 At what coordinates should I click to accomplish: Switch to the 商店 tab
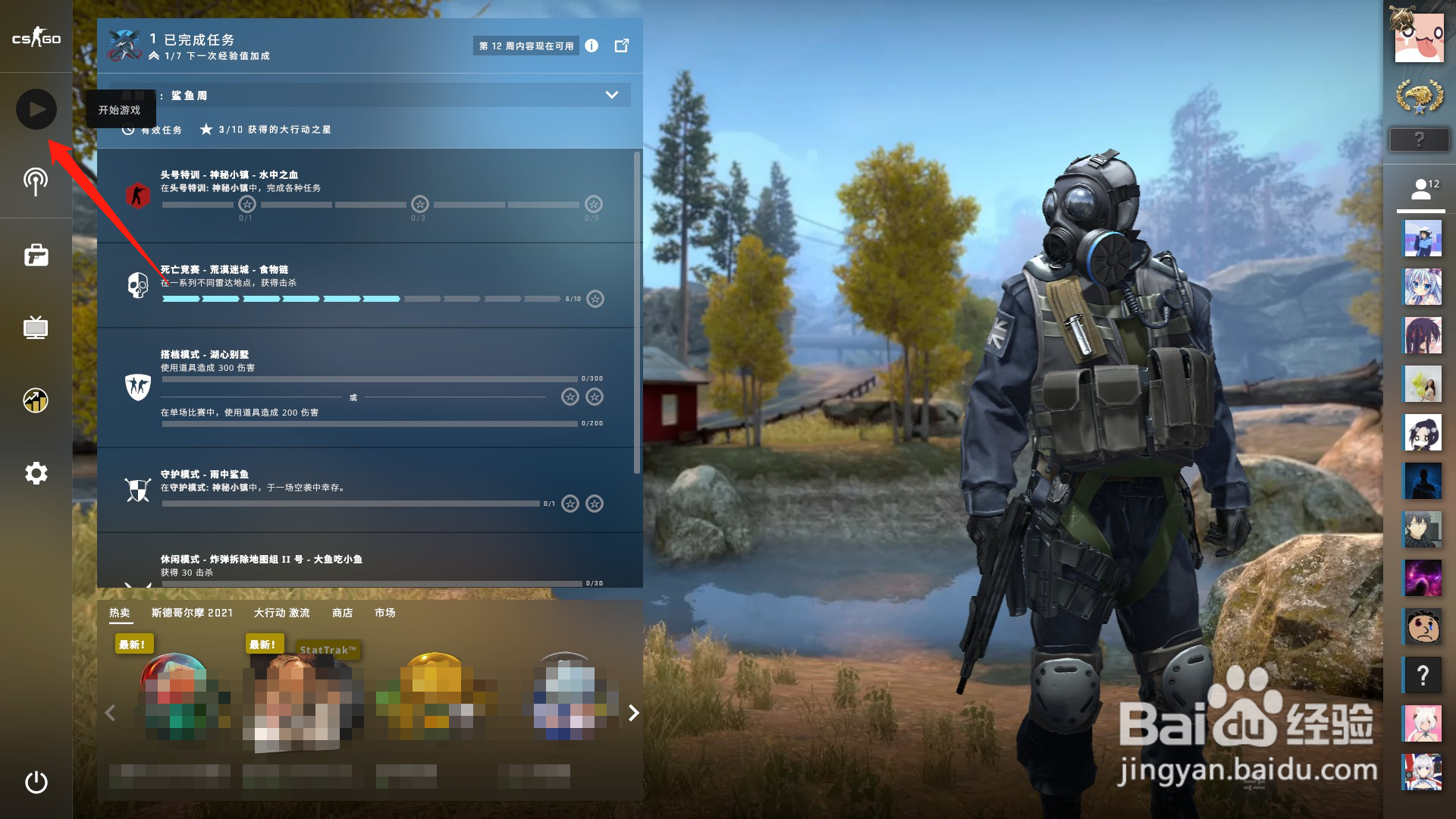(x=341, y=613)
